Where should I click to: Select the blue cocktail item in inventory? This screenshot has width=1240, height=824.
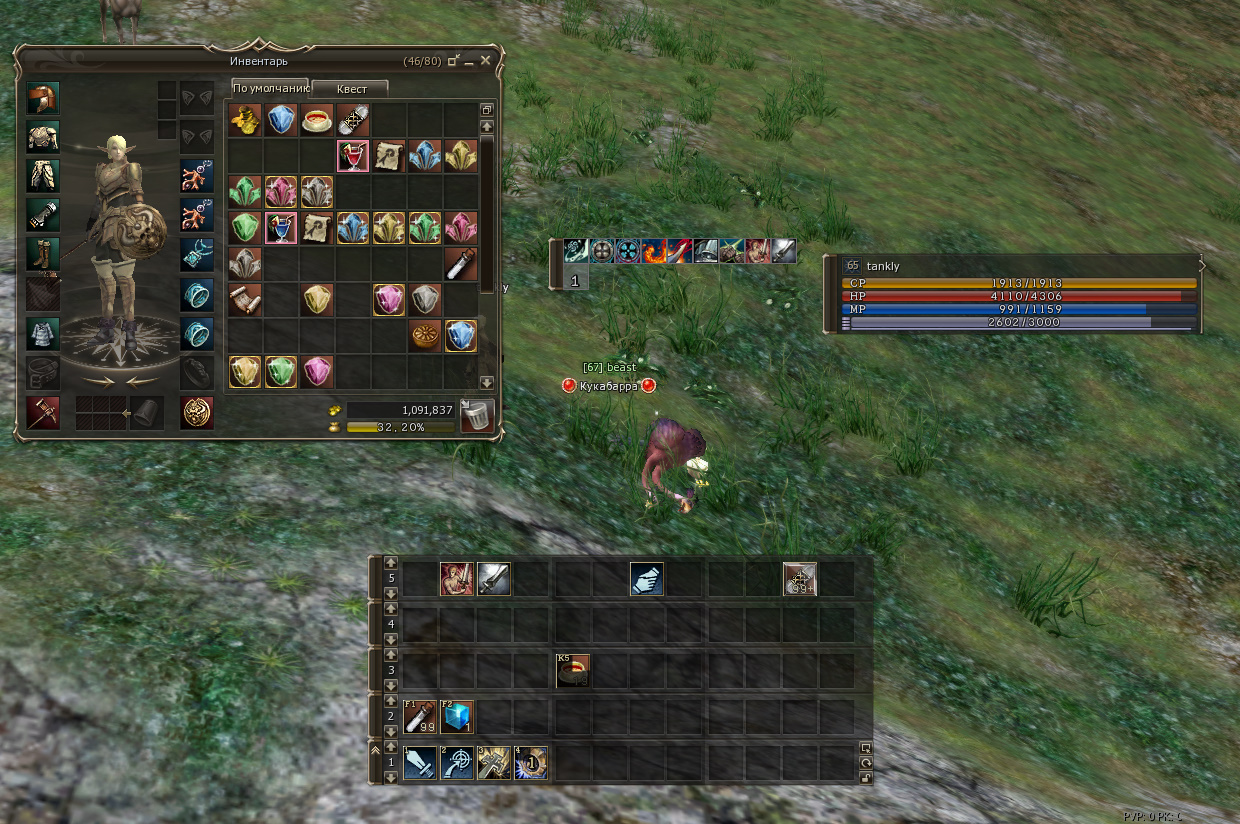click(281, 227)
